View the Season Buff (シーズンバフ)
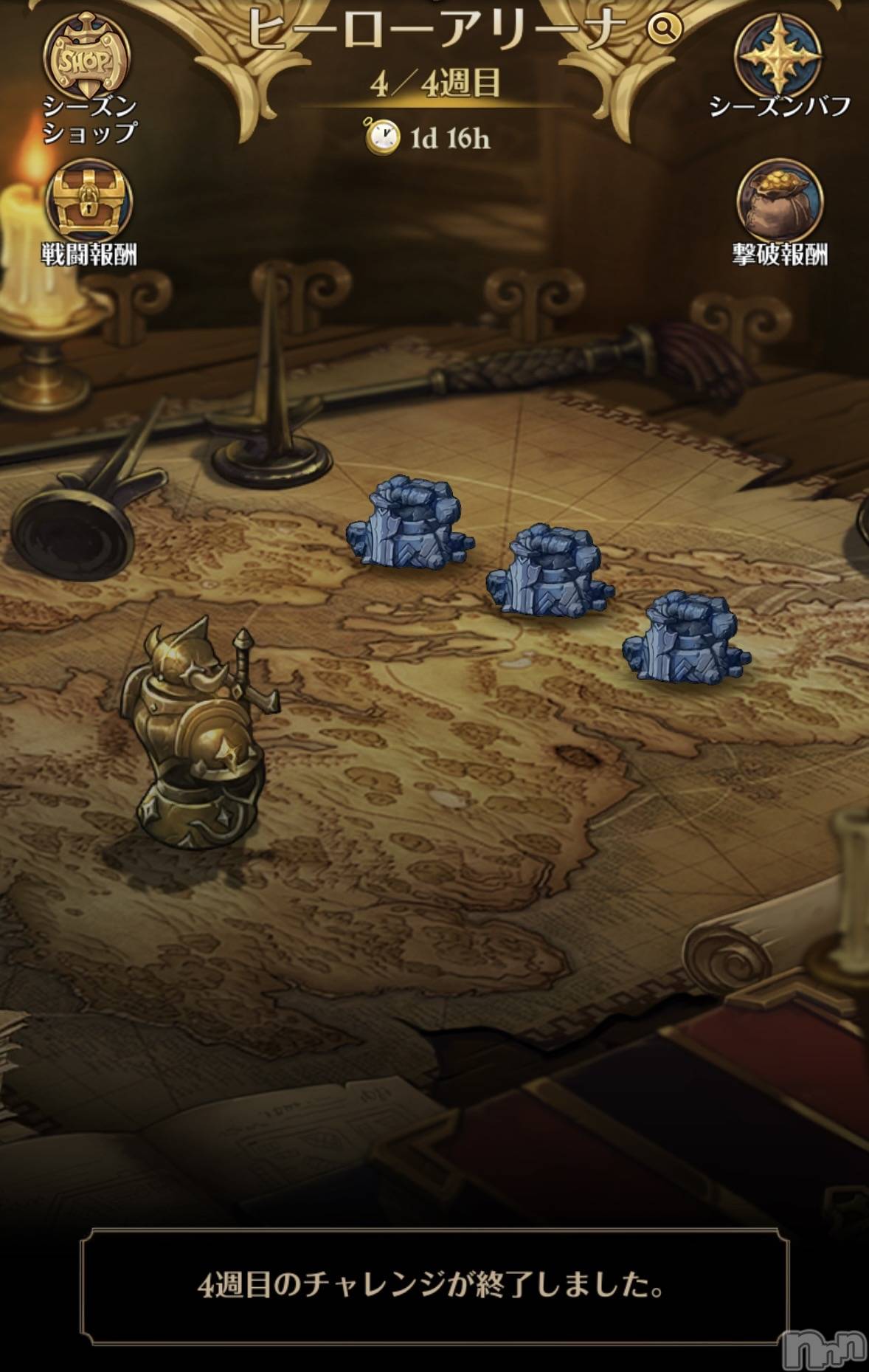869x1372 pixels. tap(779, 56)
